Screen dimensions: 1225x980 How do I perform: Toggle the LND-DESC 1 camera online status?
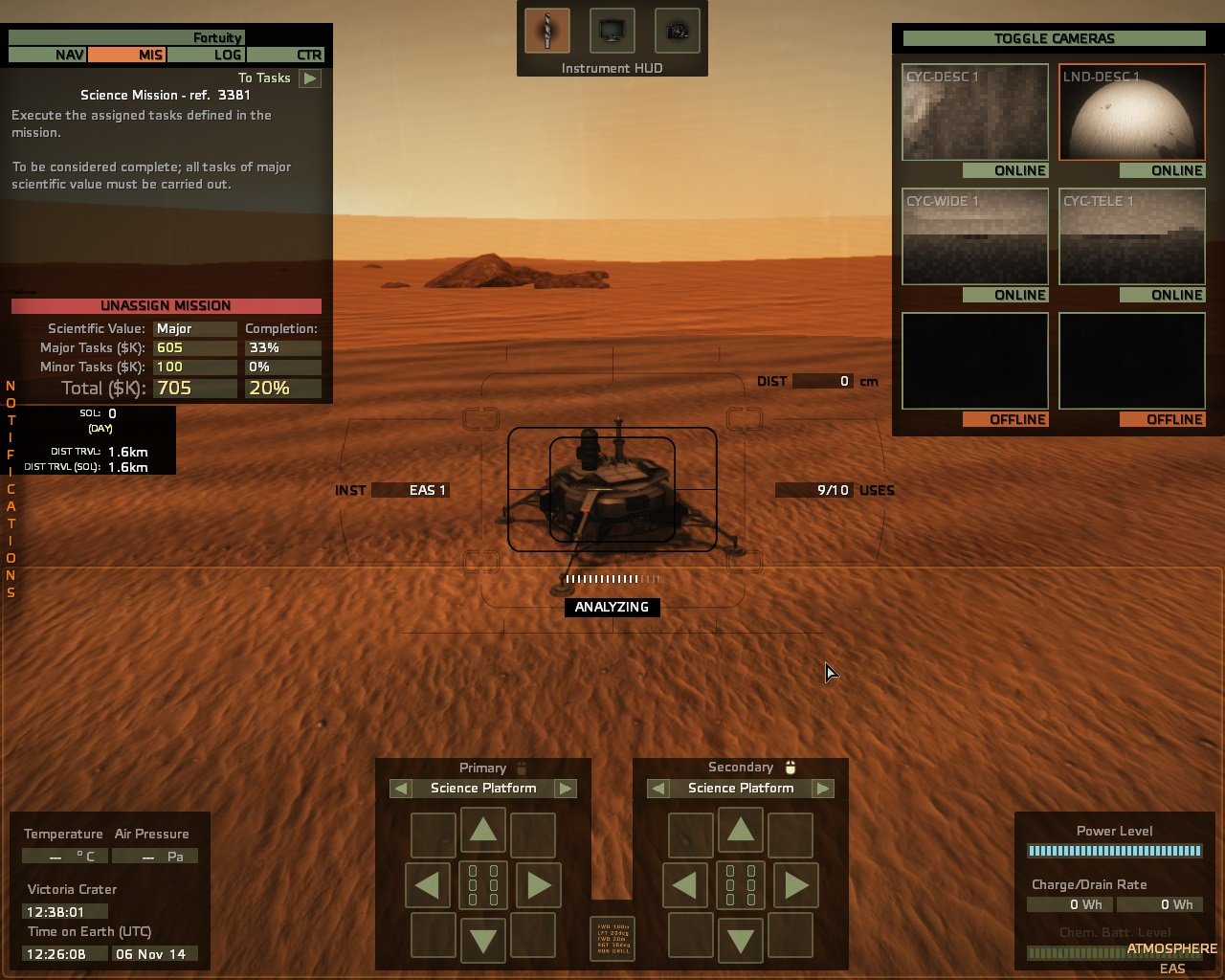[1164, 170]
